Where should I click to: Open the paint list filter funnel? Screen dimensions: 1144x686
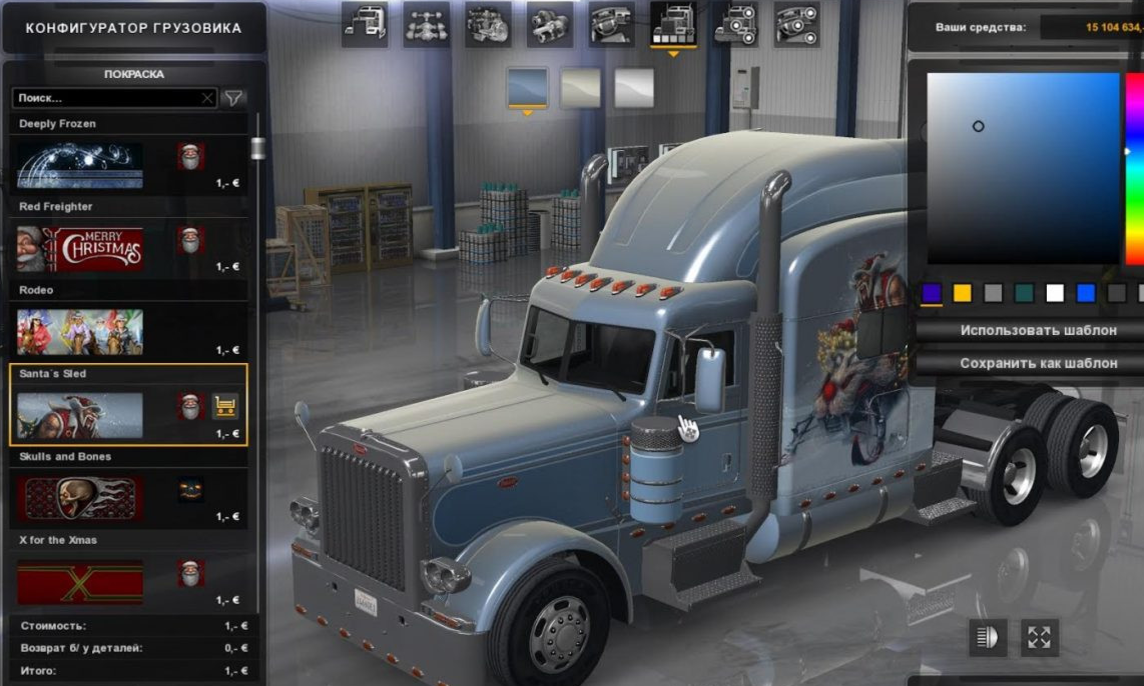point(233,98)
